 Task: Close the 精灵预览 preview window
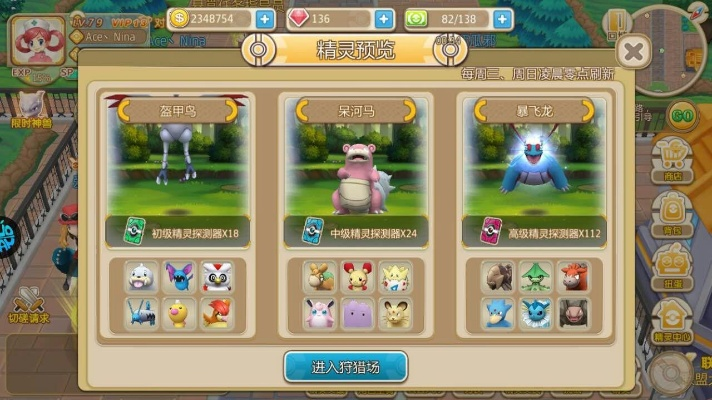pos(632,51)
